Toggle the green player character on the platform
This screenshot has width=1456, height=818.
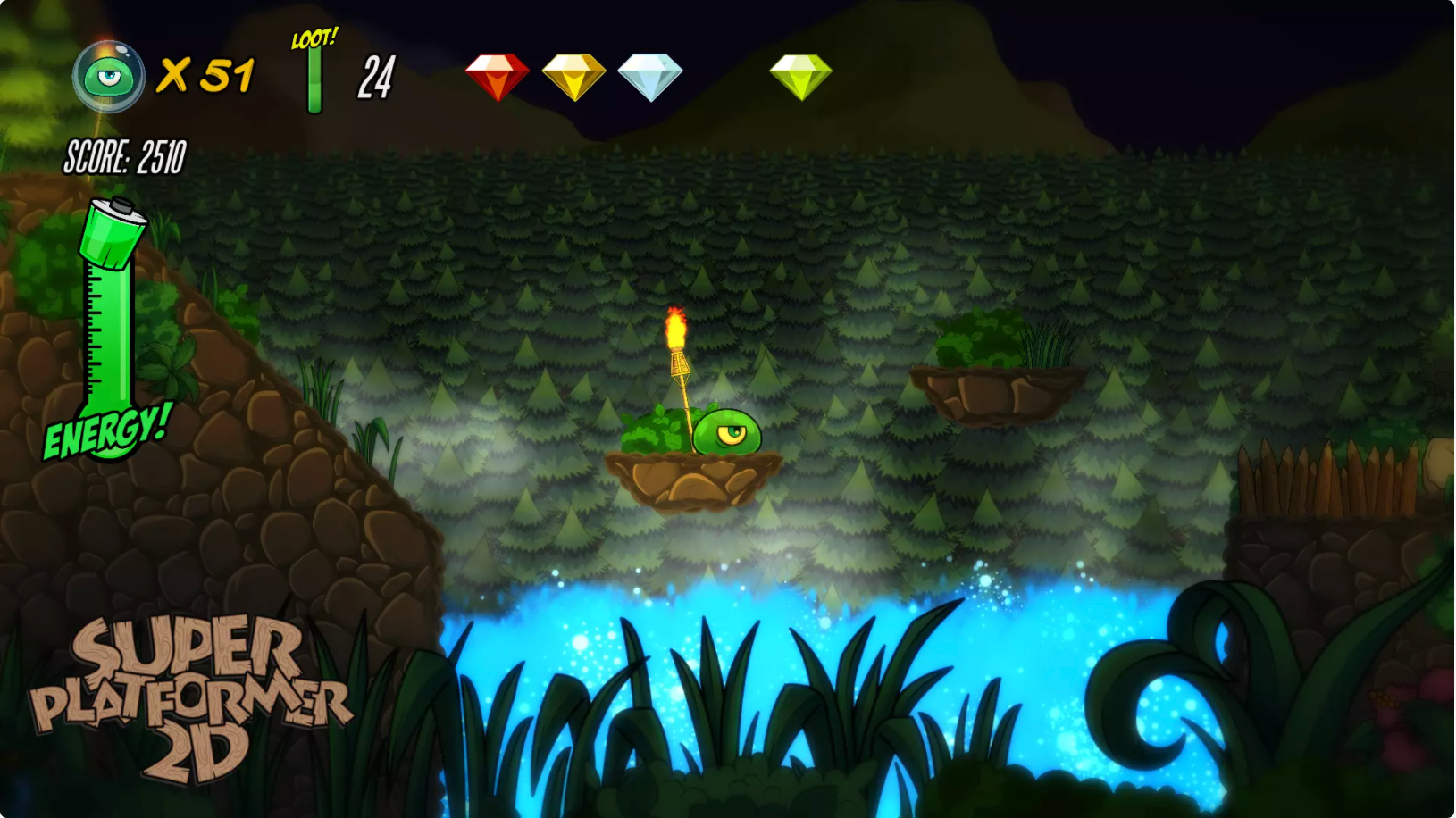728,430
